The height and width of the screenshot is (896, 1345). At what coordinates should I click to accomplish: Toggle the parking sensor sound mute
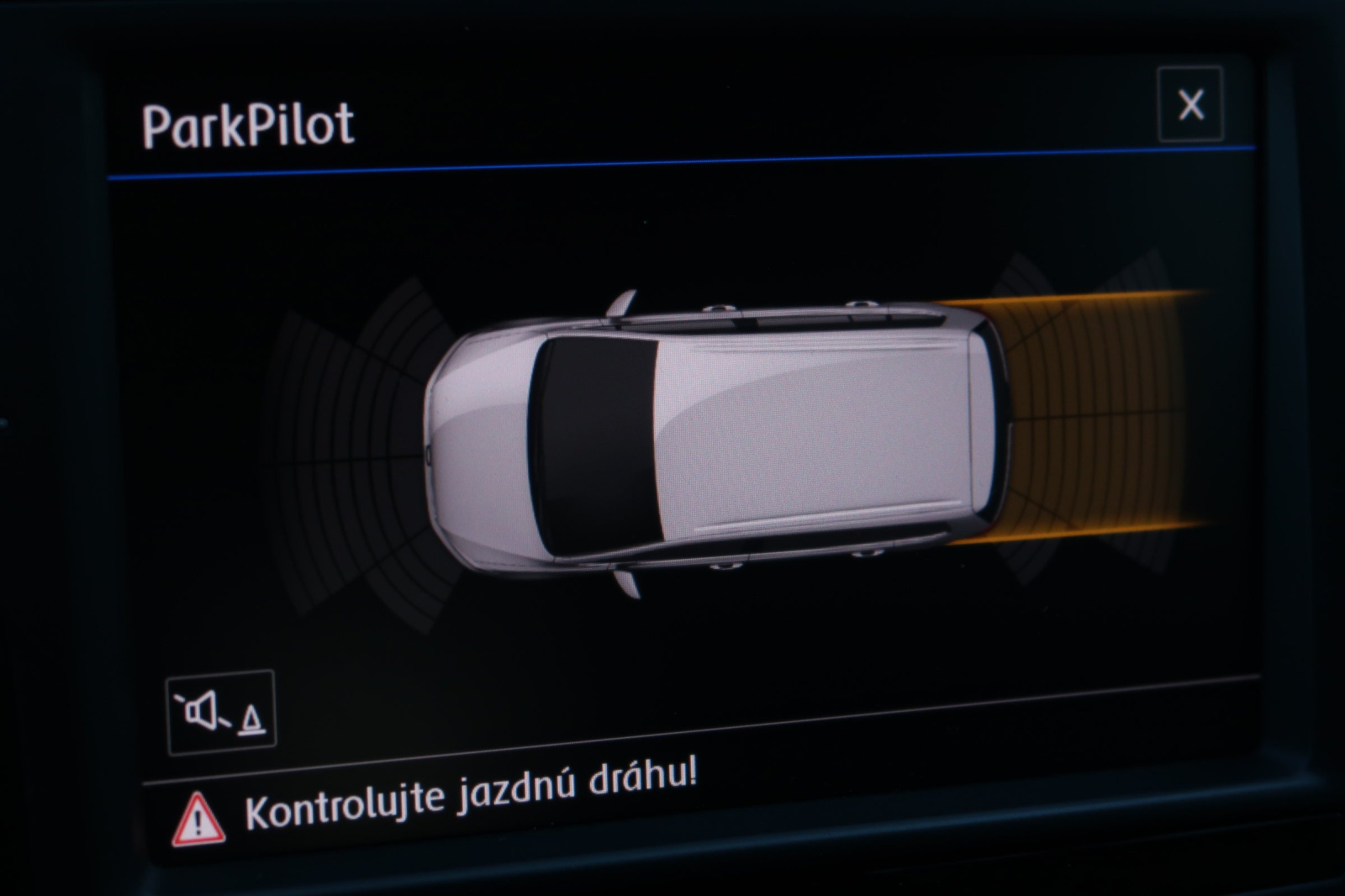point(221,713)
